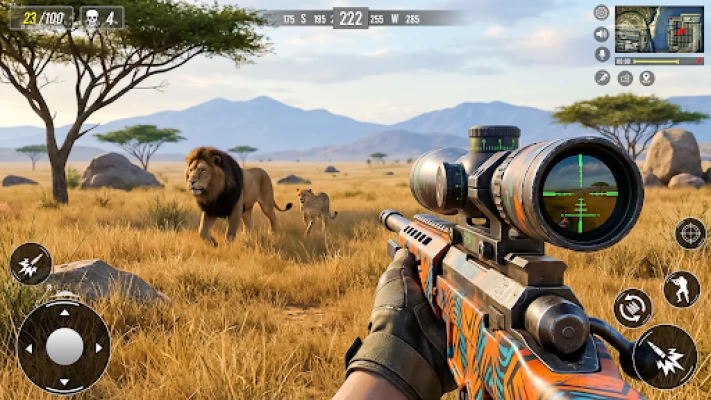Tap the virtual joystick center knob

point(65,347)
